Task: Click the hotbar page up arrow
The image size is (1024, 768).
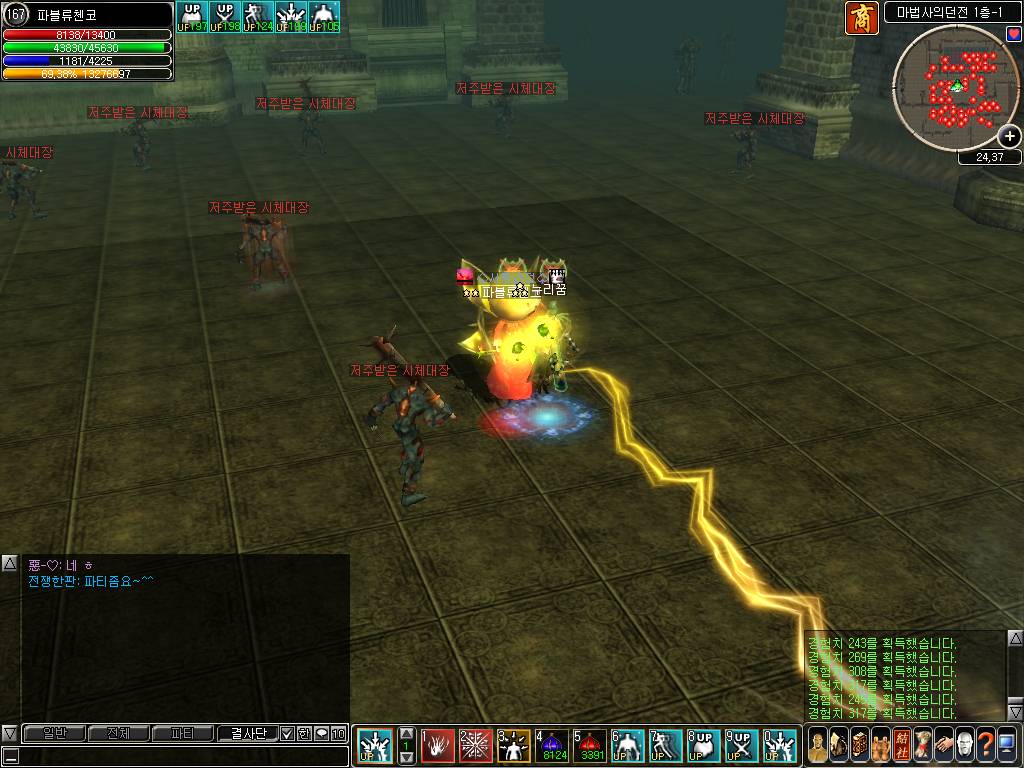Action: (406, 733)
